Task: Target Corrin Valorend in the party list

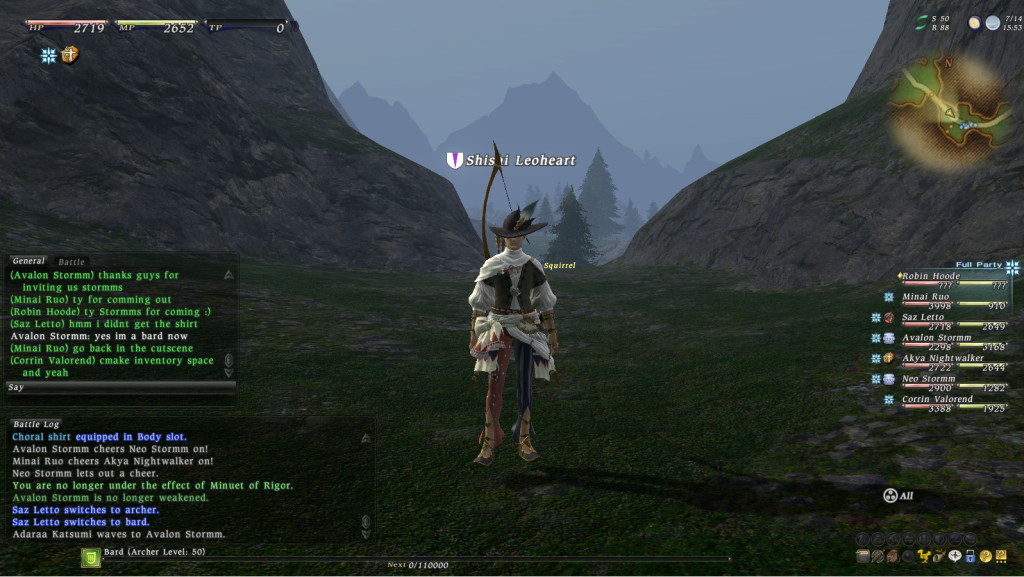Action: pyautogui.click(x=937, y=399)
